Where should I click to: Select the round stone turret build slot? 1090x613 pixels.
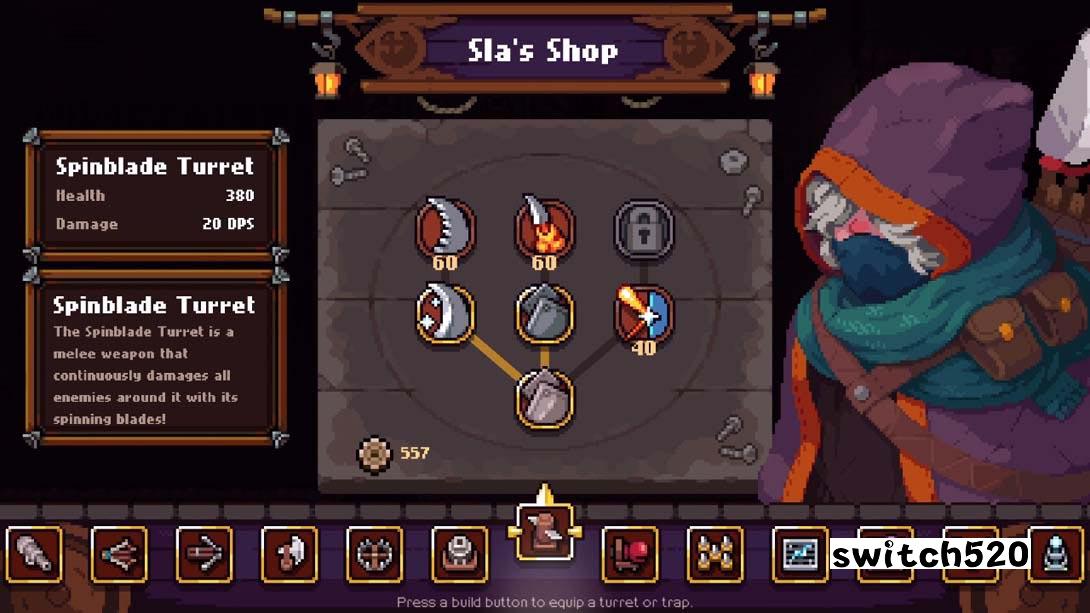[x=460, y=554]
